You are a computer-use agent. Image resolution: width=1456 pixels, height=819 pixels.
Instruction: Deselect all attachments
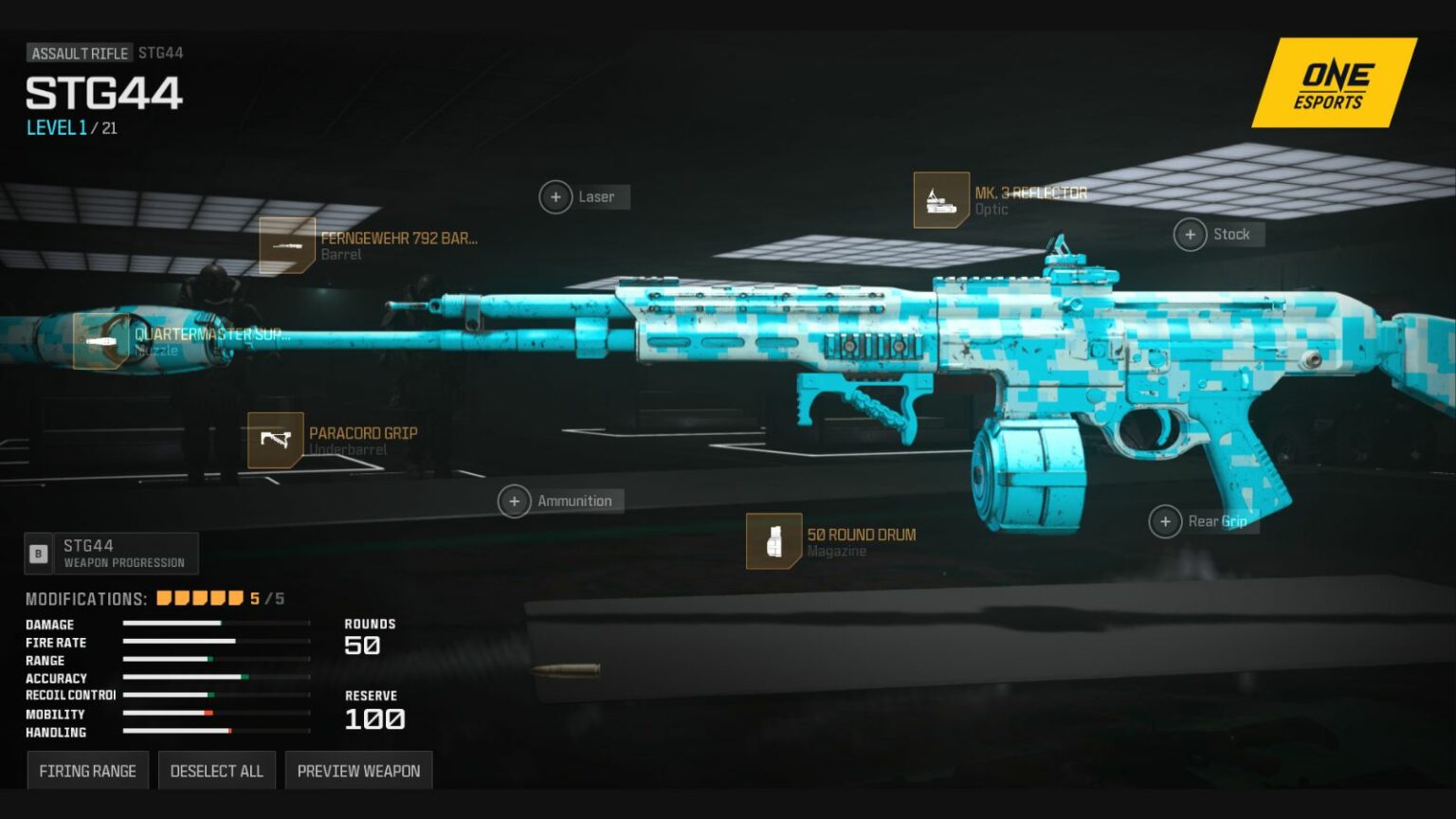click(216, 771)
